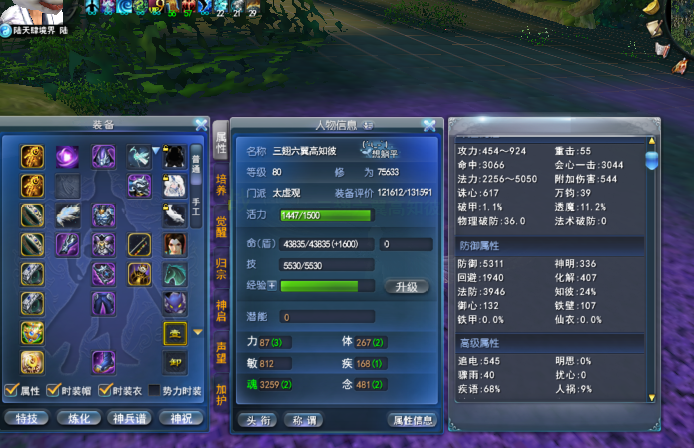
Task: Toggle the 属性 checkbox
Action: click(10, 390)
